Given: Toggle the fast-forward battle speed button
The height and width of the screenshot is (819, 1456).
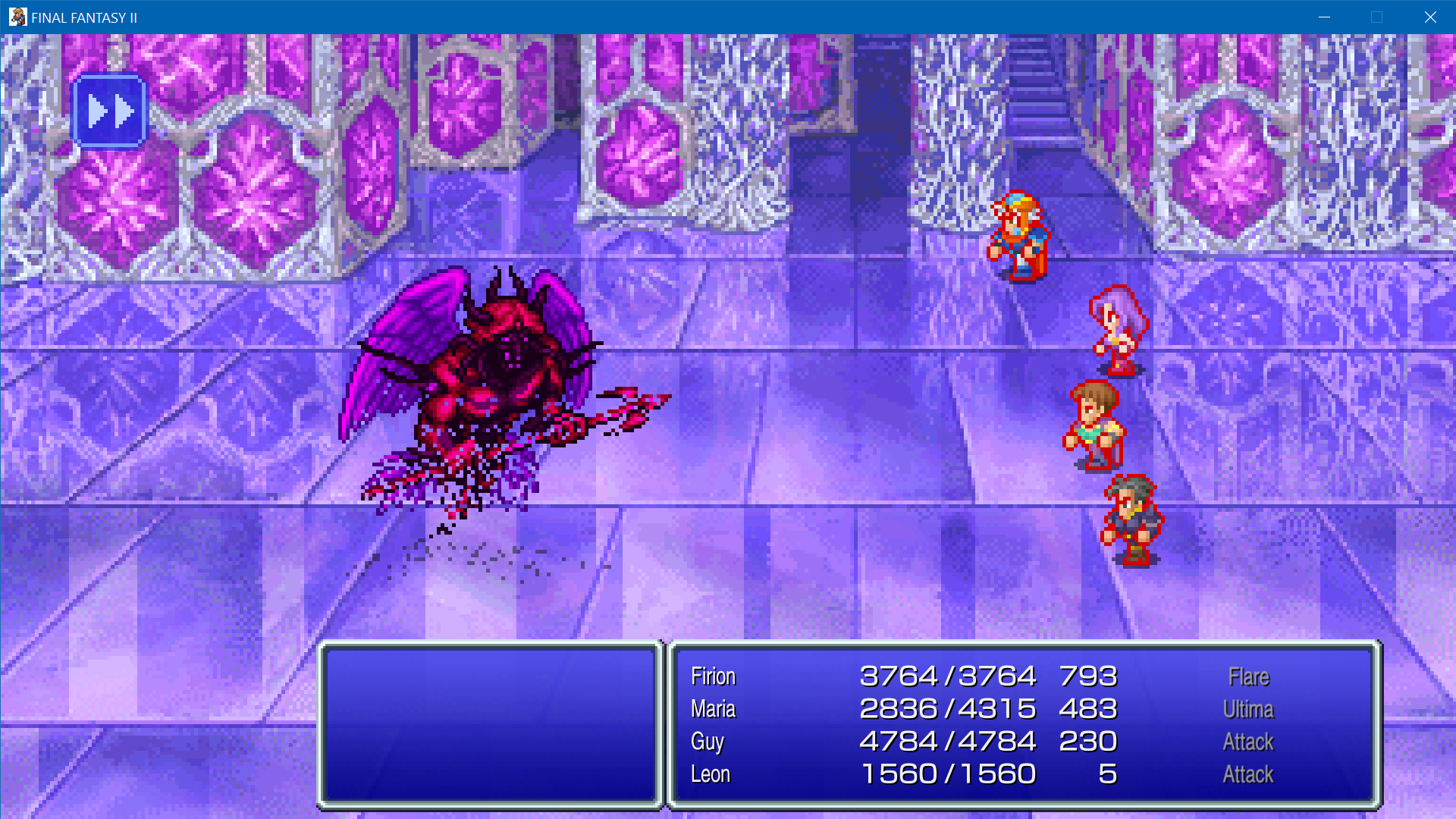Looking at the screenshot, I should point(109,111).
